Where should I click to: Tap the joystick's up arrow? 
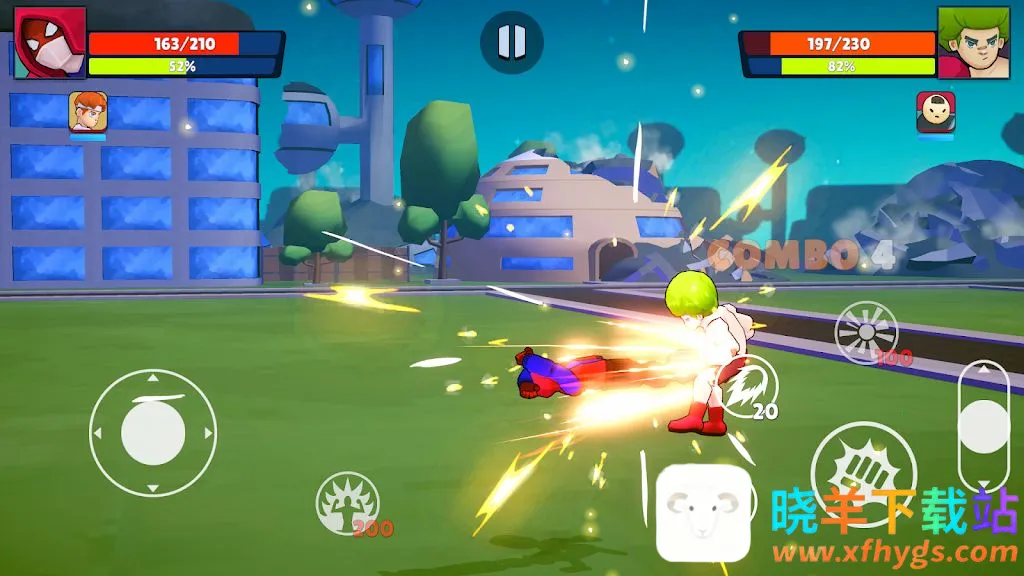[x=153, y=378]
